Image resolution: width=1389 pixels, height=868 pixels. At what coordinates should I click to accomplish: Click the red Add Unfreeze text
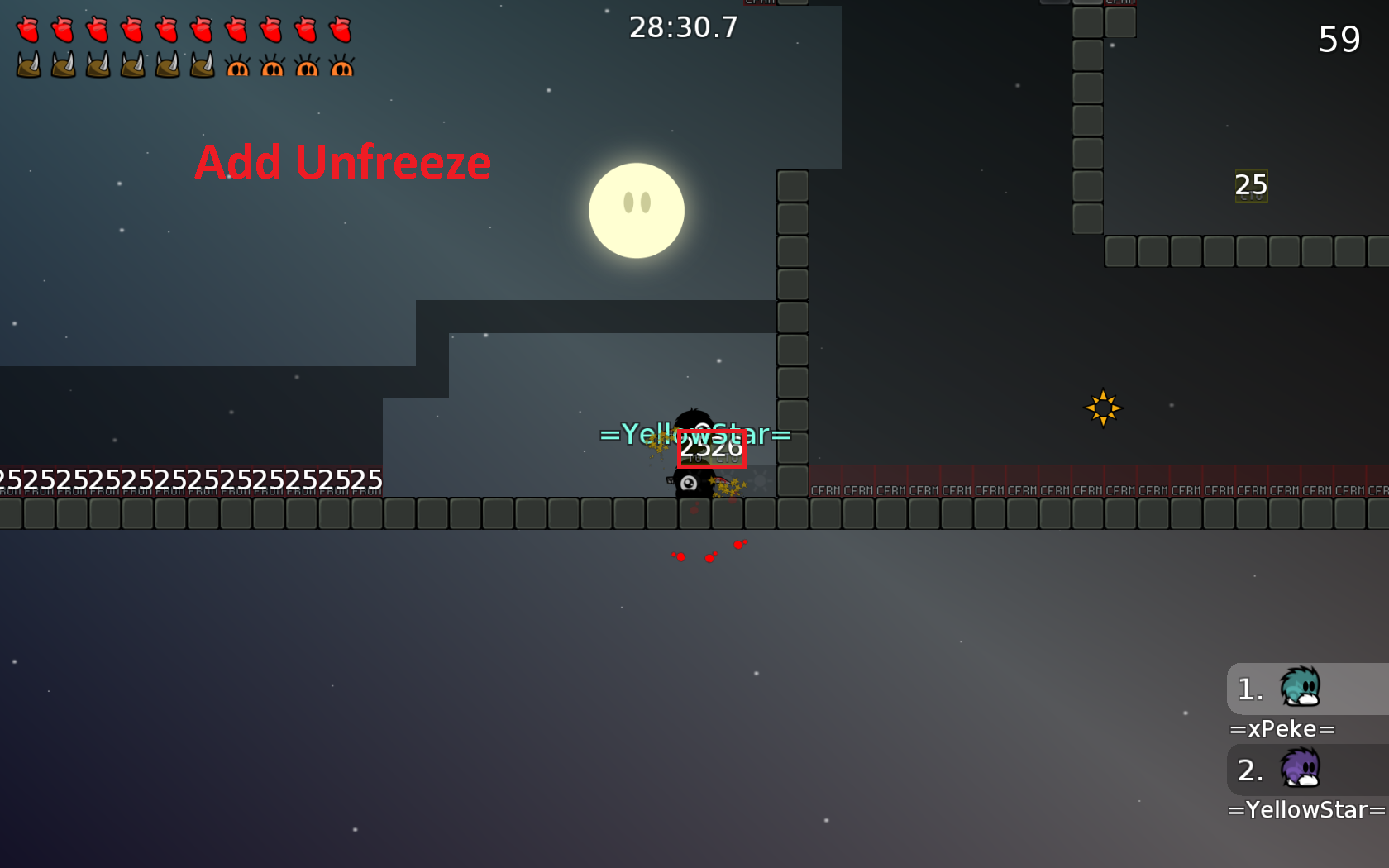(342, 162)
